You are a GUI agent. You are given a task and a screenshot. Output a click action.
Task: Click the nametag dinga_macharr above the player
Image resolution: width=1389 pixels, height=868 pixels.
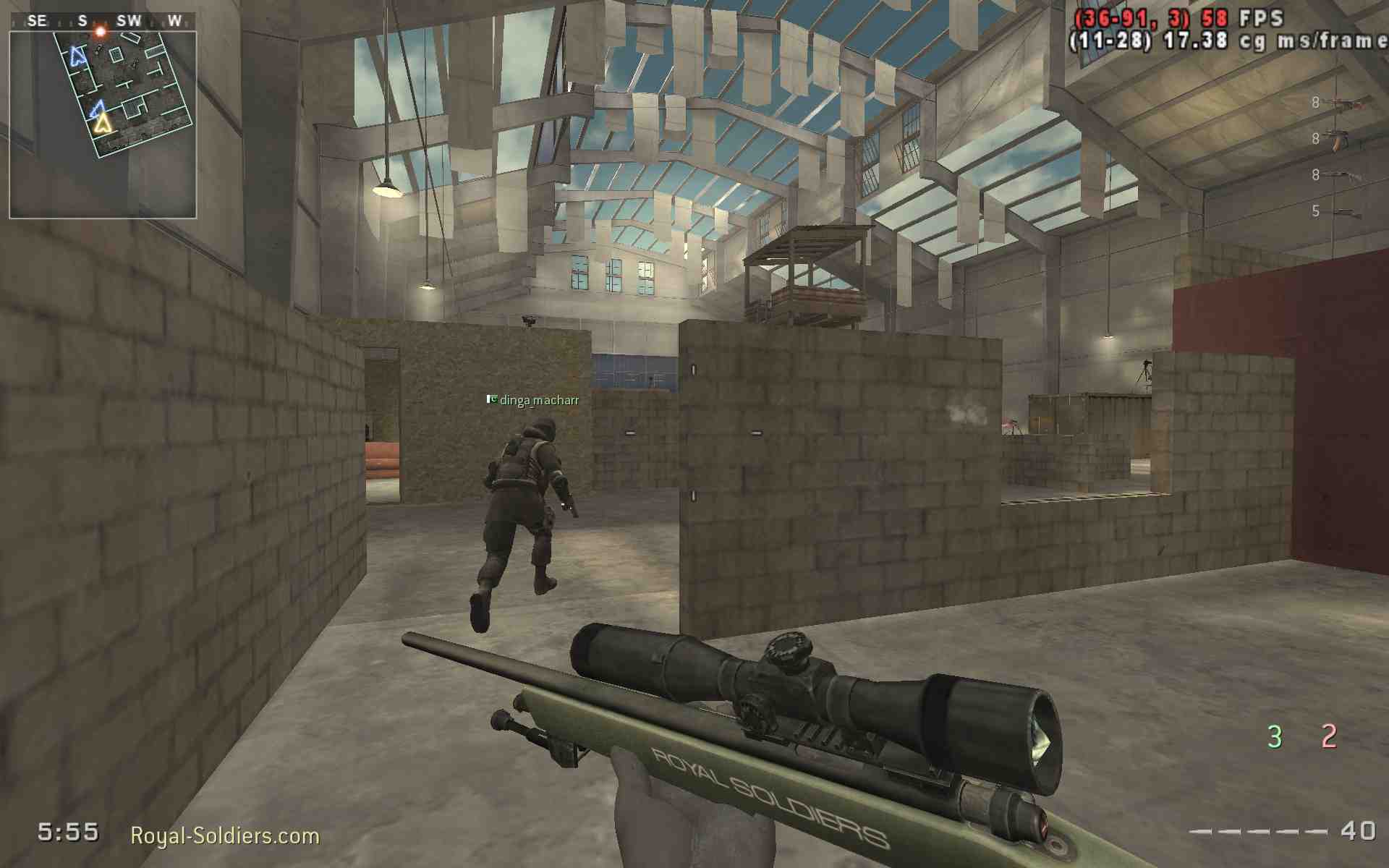tap(539, 399)
